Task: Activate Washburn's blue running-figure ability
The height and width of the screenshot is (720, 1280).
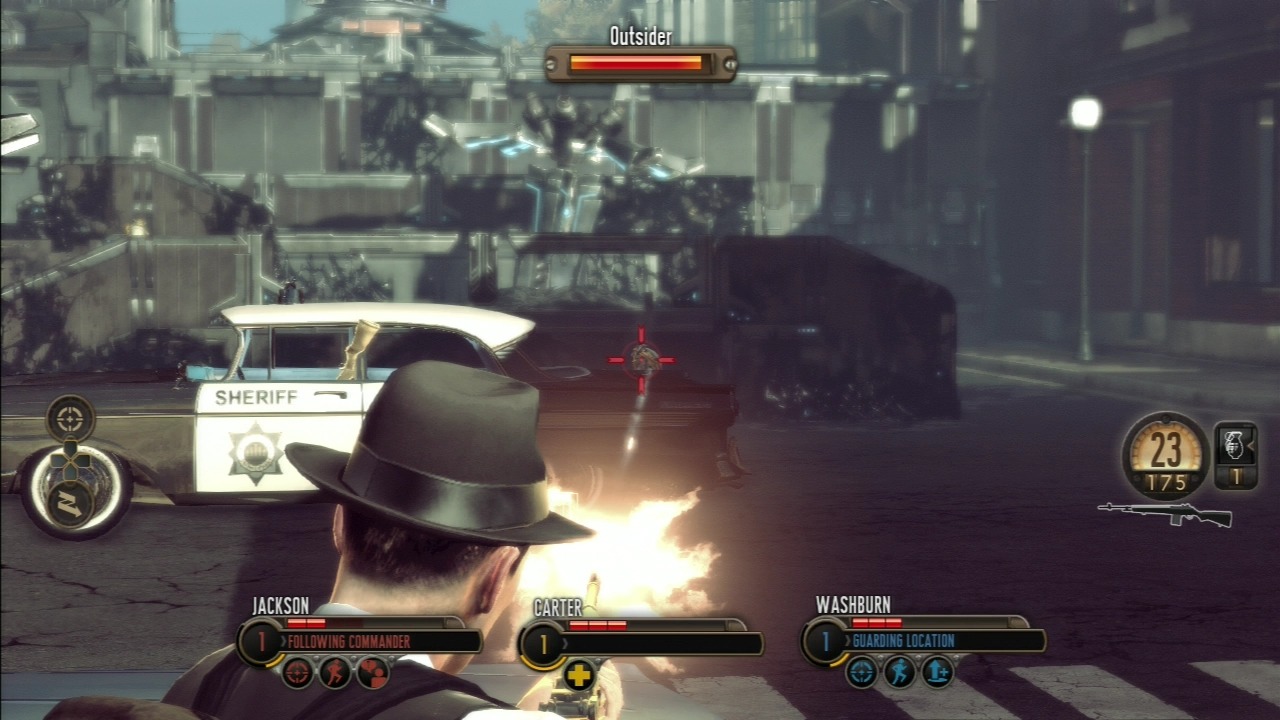Action: pyautogui.click(x=900, y=672)
